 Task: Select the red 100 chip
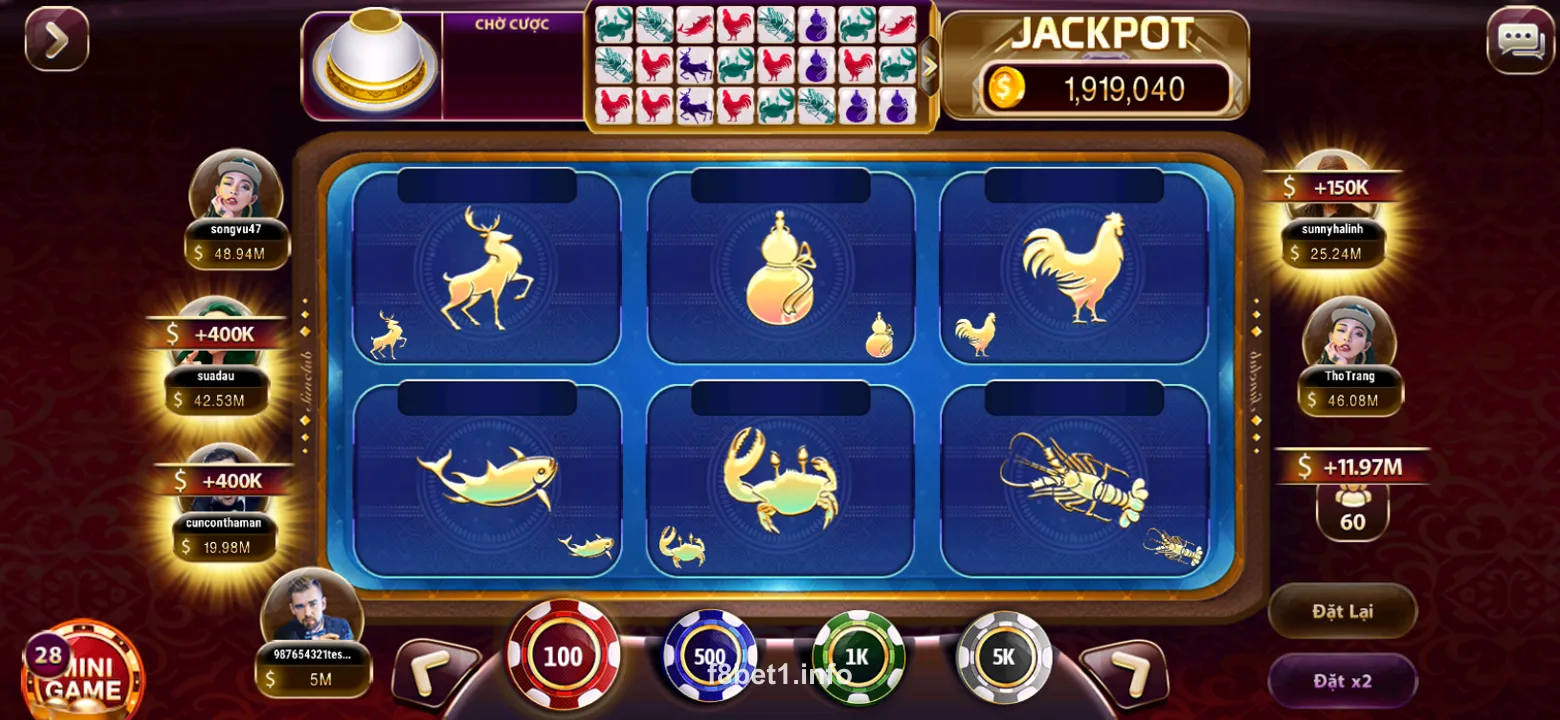coord(563,656)
